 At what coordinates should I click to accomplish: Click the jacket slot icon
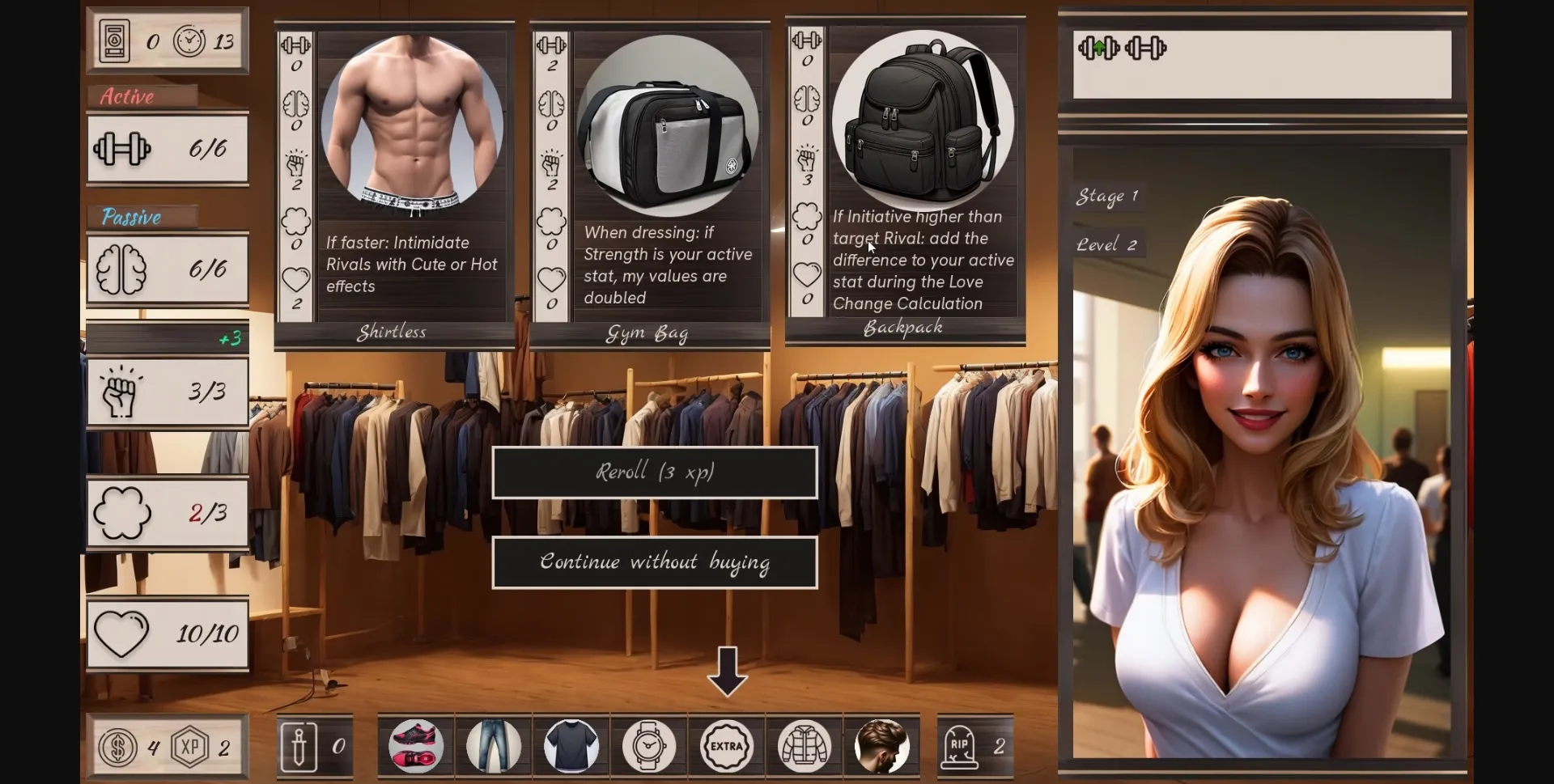804,746
